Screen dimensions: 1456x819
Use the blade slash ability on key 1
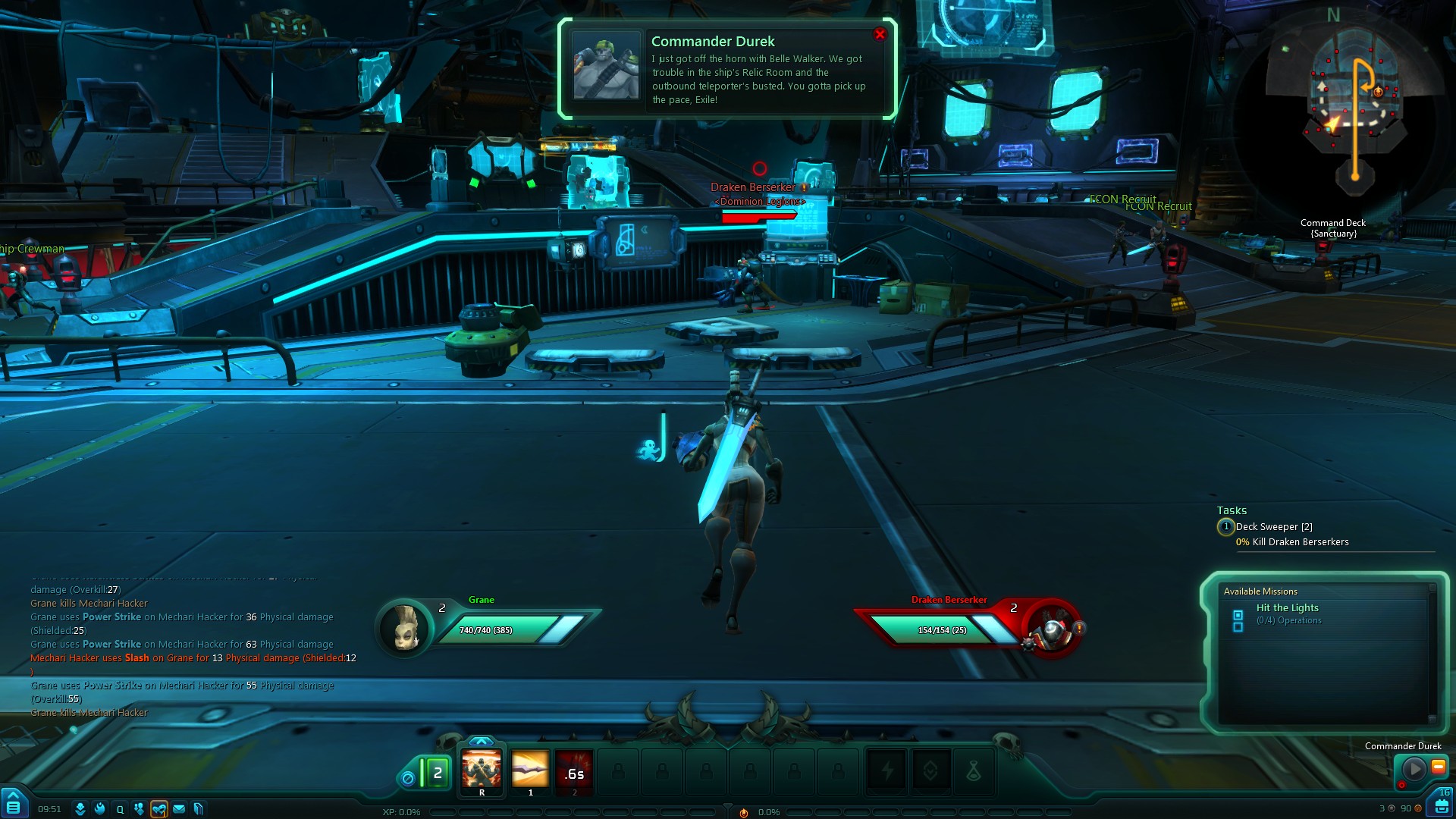(529, 771)
